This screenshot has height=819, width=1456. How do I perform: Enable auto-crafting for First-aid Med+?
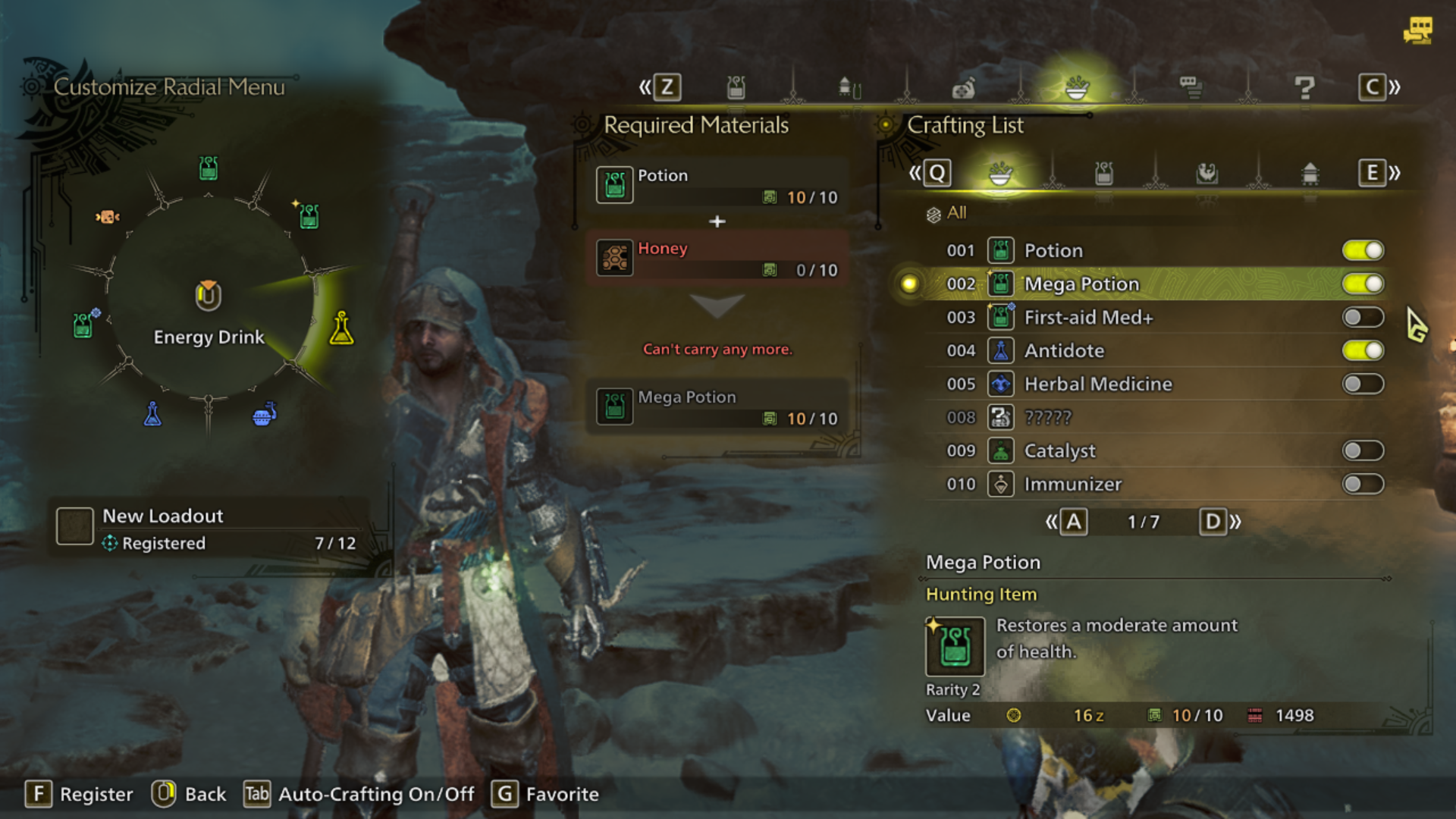1363,317
